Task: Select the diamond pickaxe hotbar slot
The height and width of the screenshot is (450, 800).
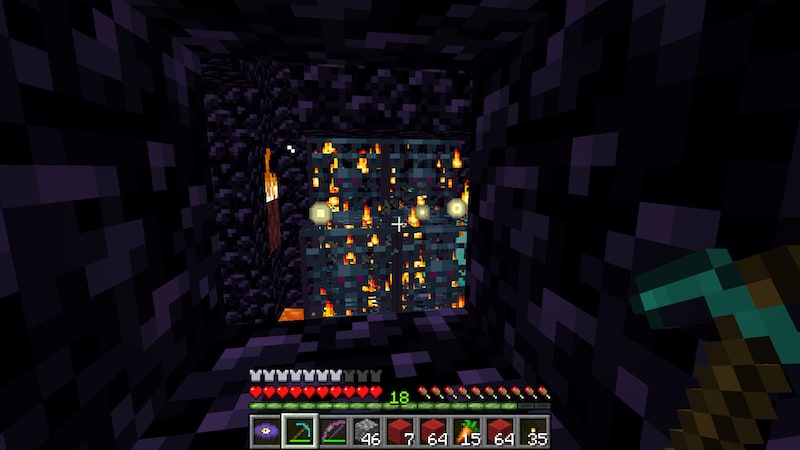Action: [x=299, y=431]
